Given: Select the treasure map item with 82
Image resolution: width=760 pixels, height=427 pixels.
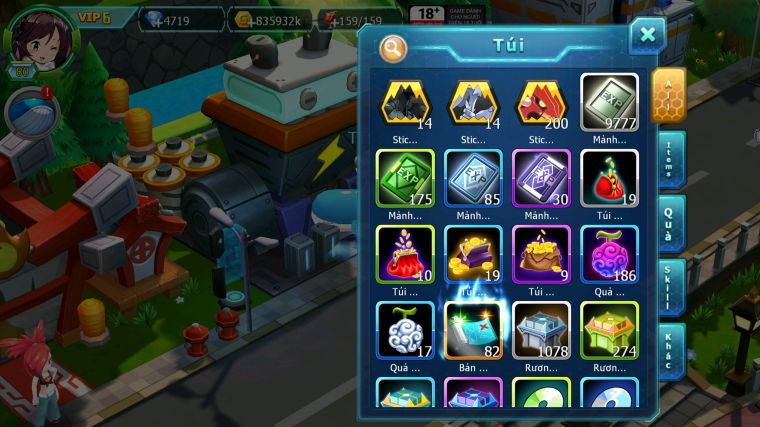Looking at the screenshot, I should pos(473,329).
